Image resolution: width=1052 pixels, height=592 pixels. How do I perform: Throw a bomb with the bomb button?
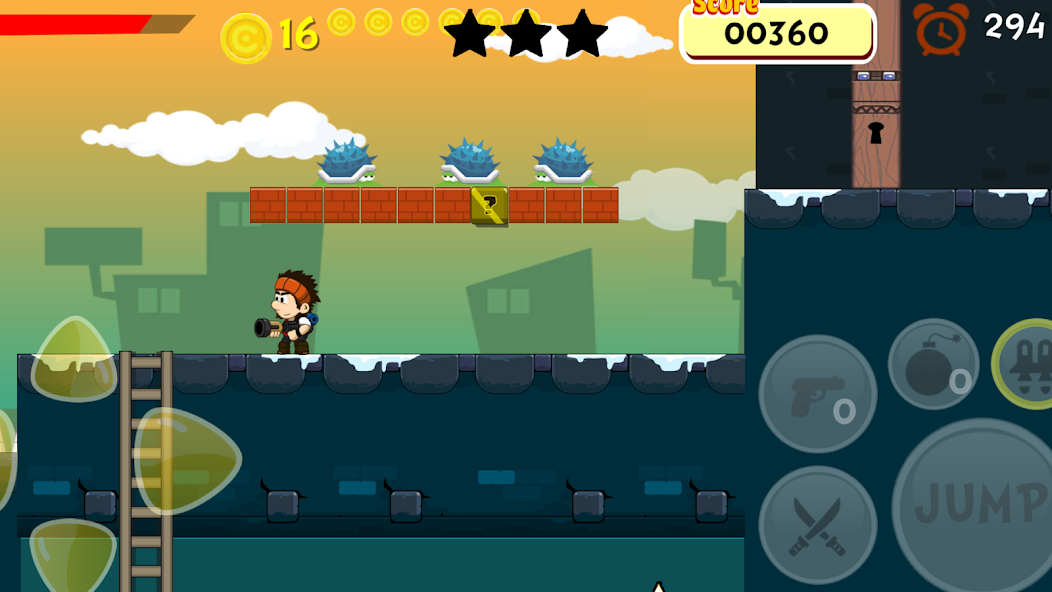pos(933,364)
